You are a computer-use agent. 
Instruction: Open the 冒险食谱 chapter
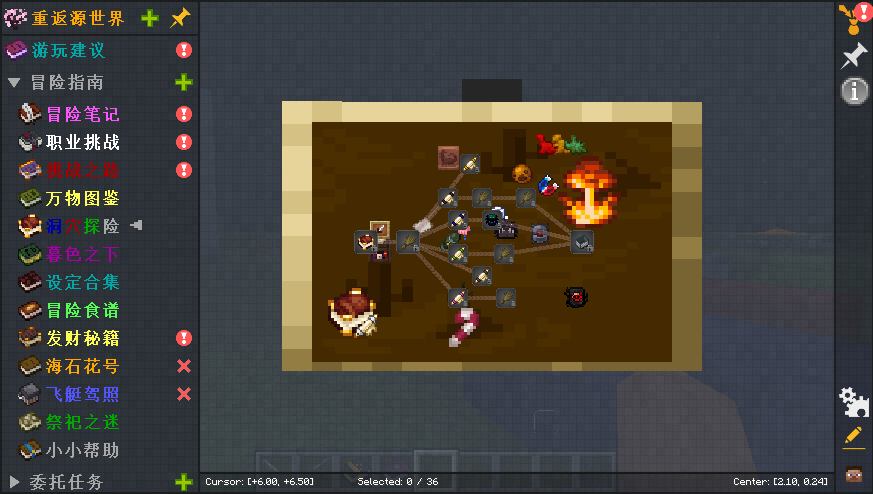[82, 310]
